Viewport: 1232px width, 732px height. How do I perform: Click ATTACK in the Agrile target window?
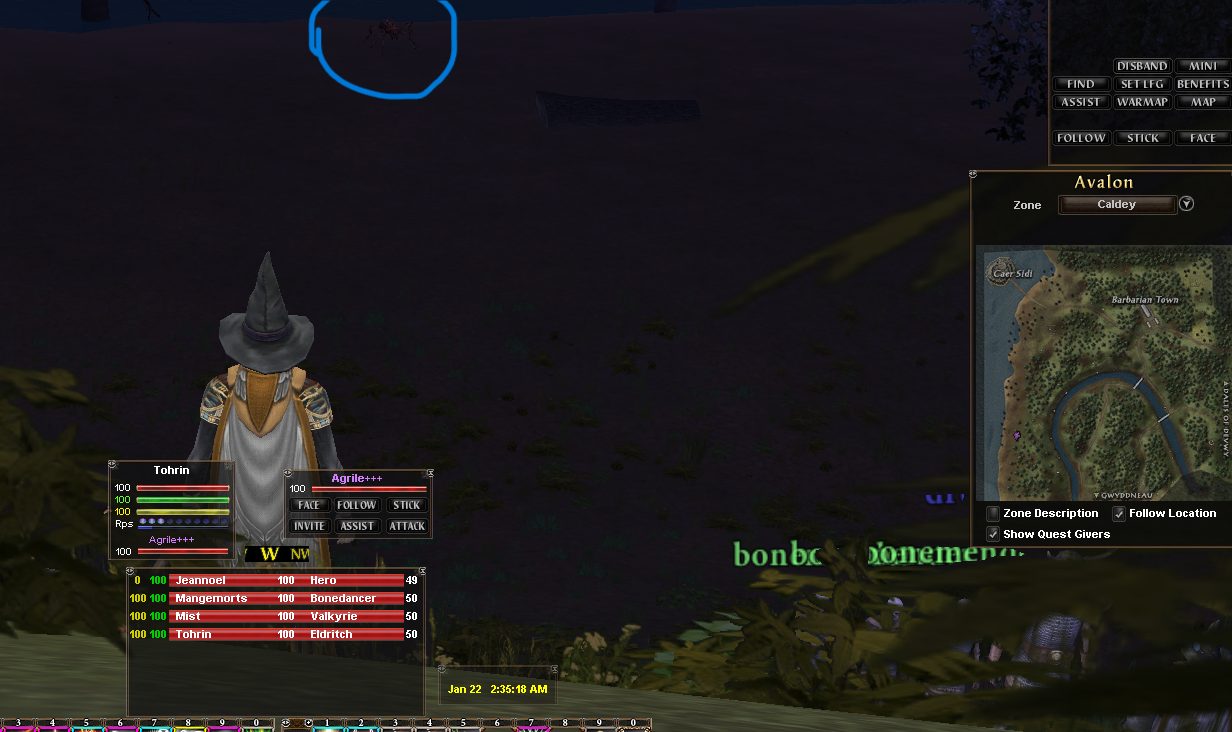[x=407, y=526]
